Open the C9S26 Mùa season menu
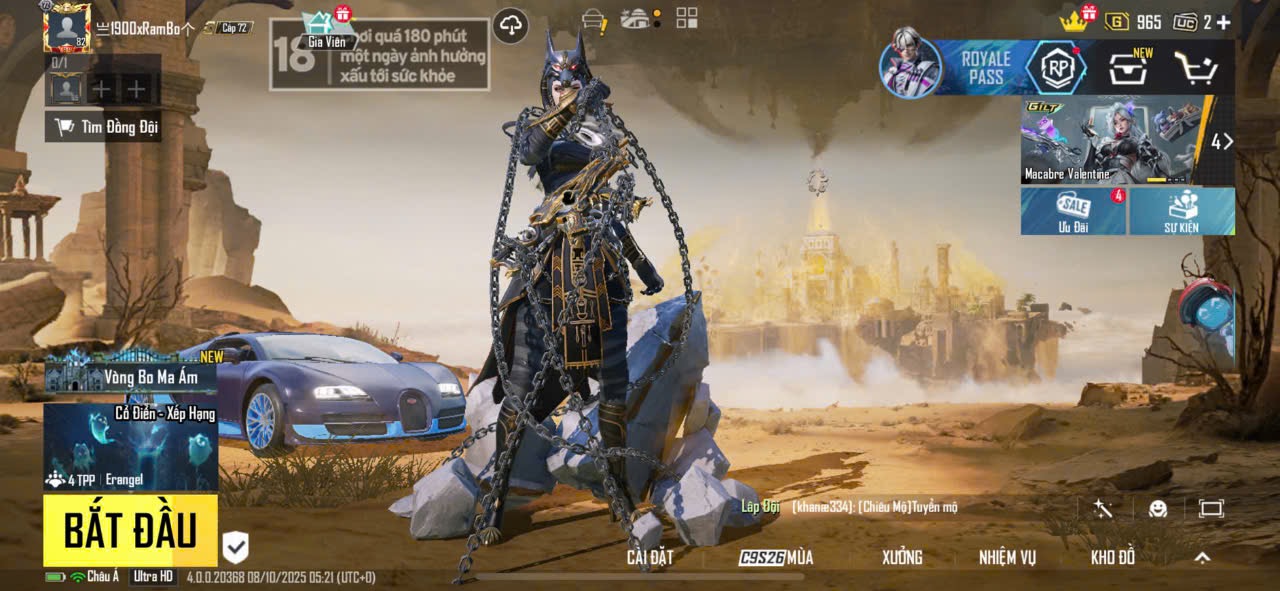Viewport: 1280px width, 591px height. tap(776, 558)
